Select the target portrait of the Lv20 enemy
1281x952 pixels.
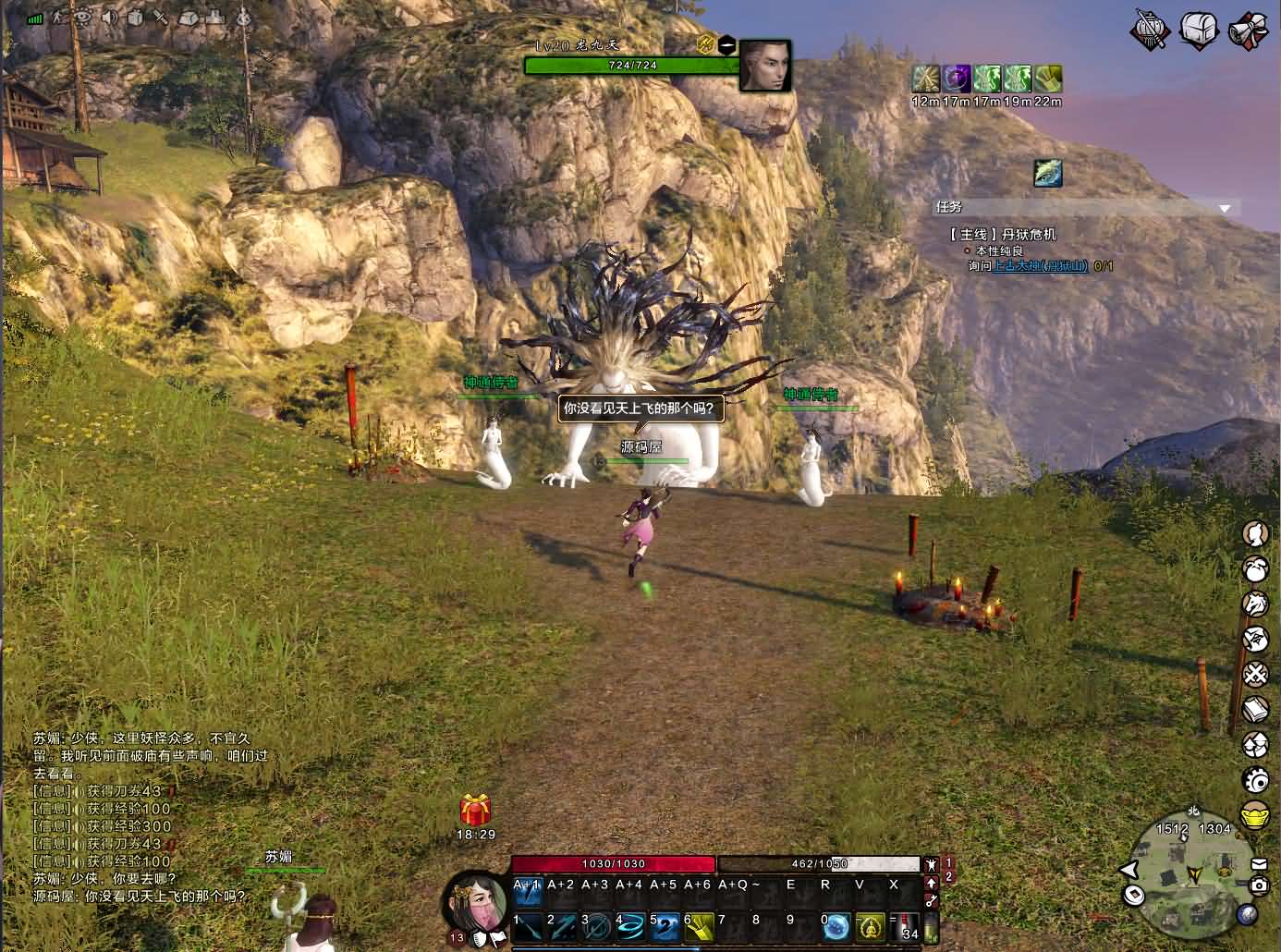[x=764, y=65]
